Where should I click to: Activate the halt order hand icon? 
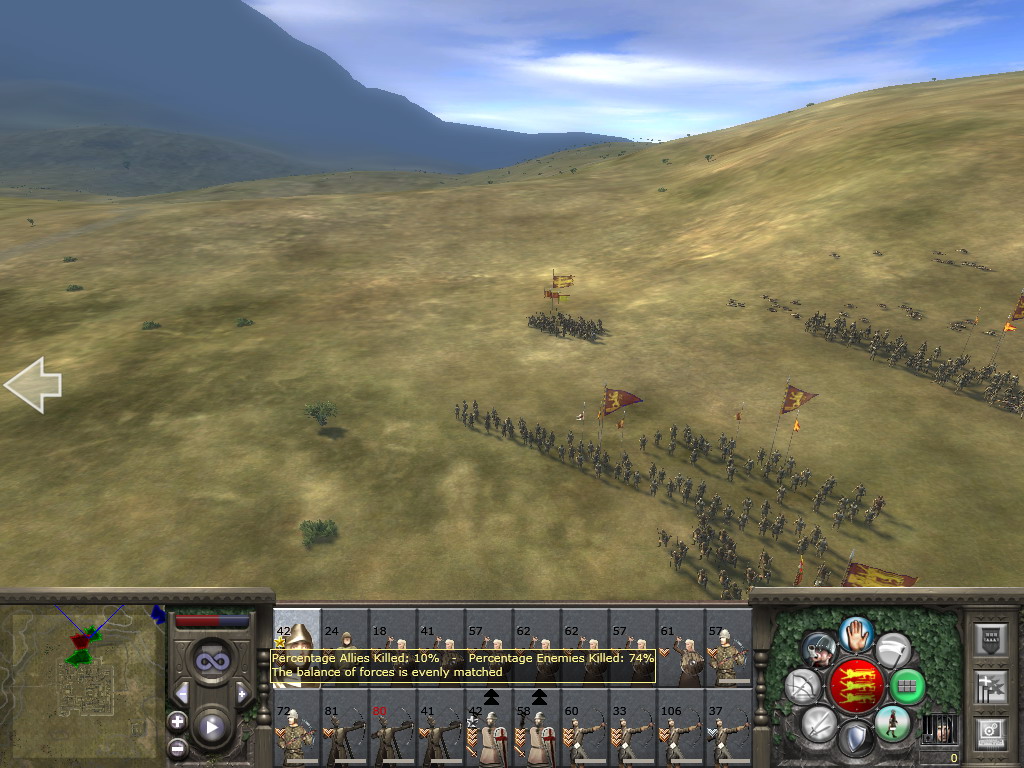click(855, 632)
